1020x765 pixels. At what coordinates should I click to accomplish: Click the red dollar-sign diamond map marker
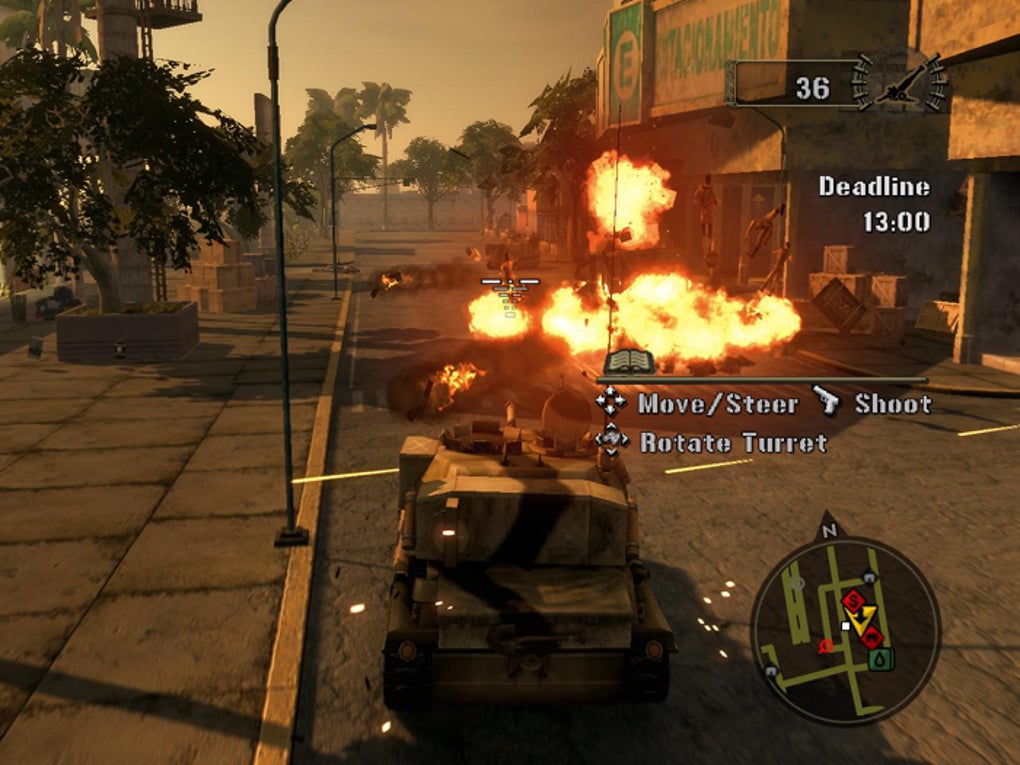(x=852, y=600)
